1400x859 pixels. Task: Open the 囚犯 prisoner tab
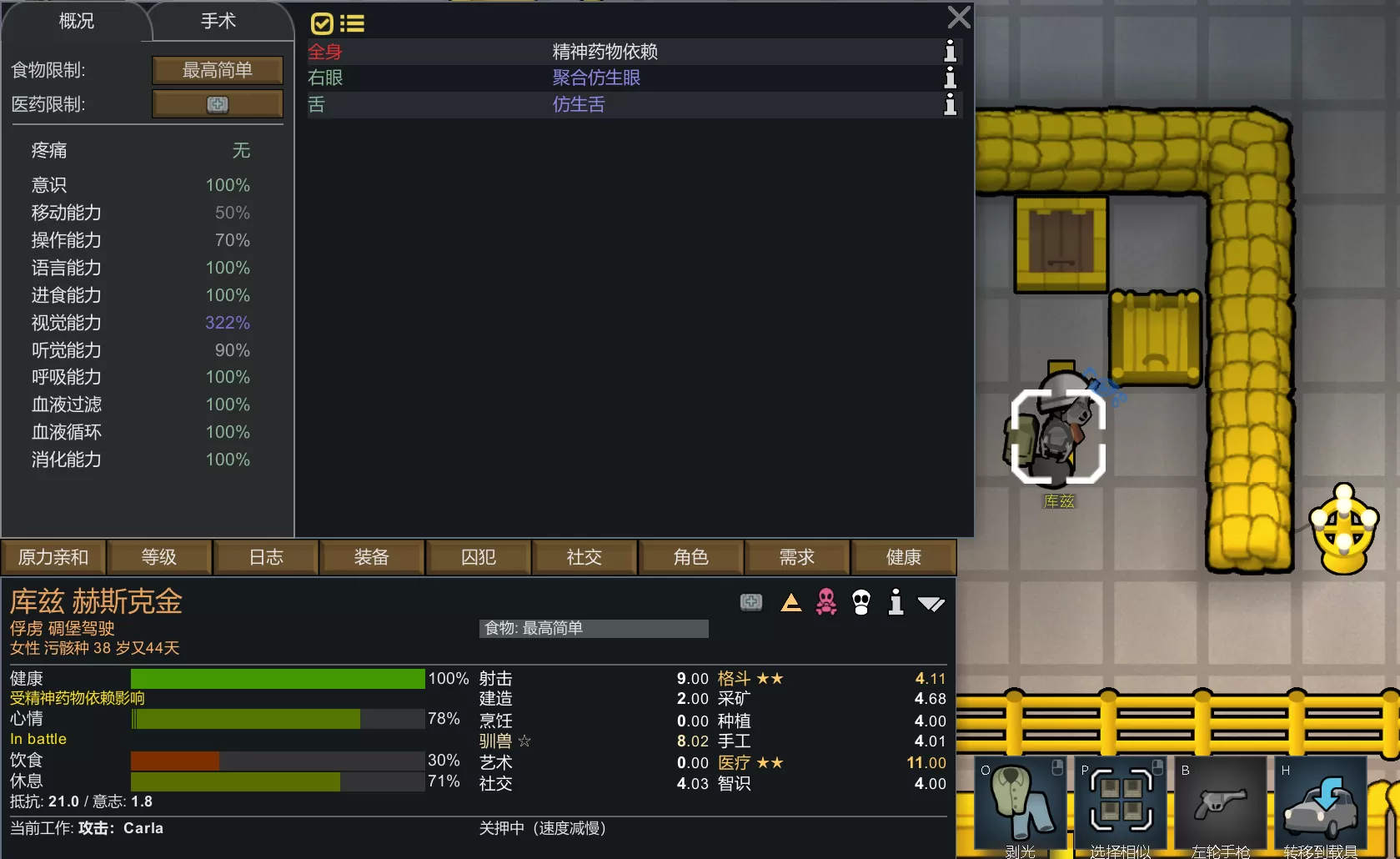pyautogui.click(x=479, y=557)
